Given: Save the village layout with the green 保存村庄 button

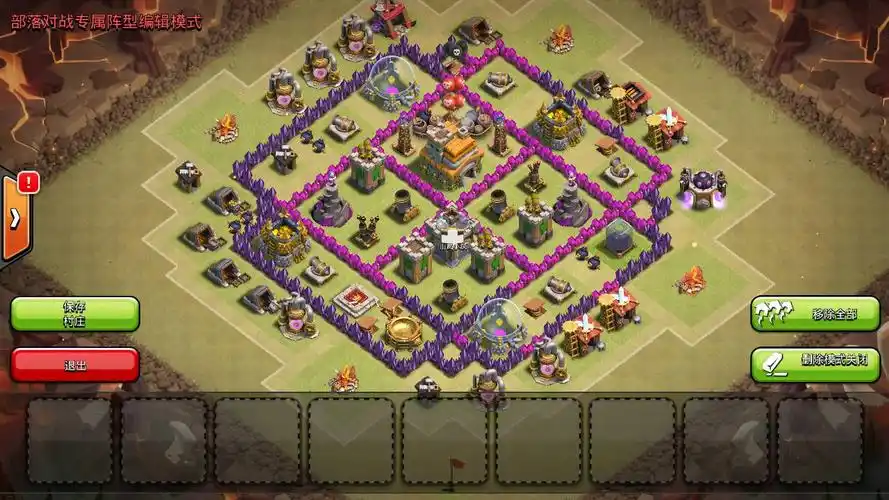Looking at the screenshot, I should click(x=75, y=314).
